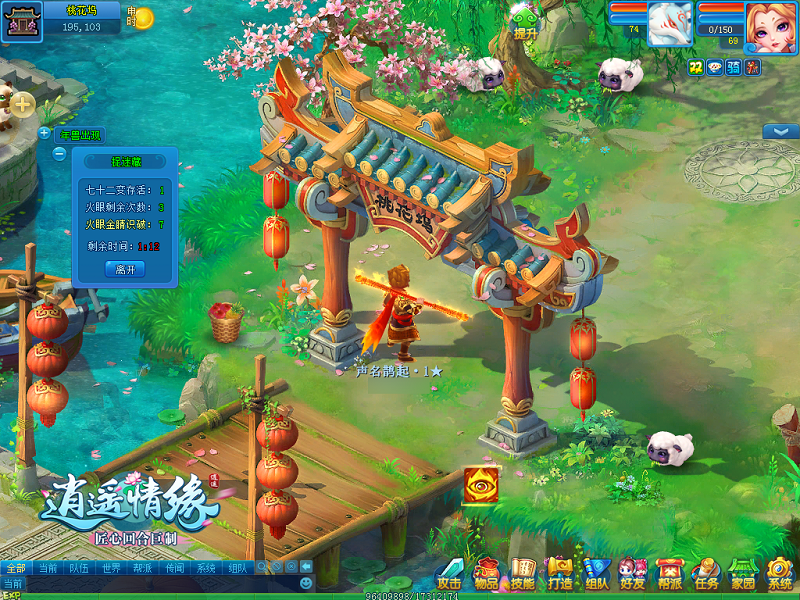Expand the 年兽出现 event tracker
Viewport: 800px width, 600px height.
(44, 133)
